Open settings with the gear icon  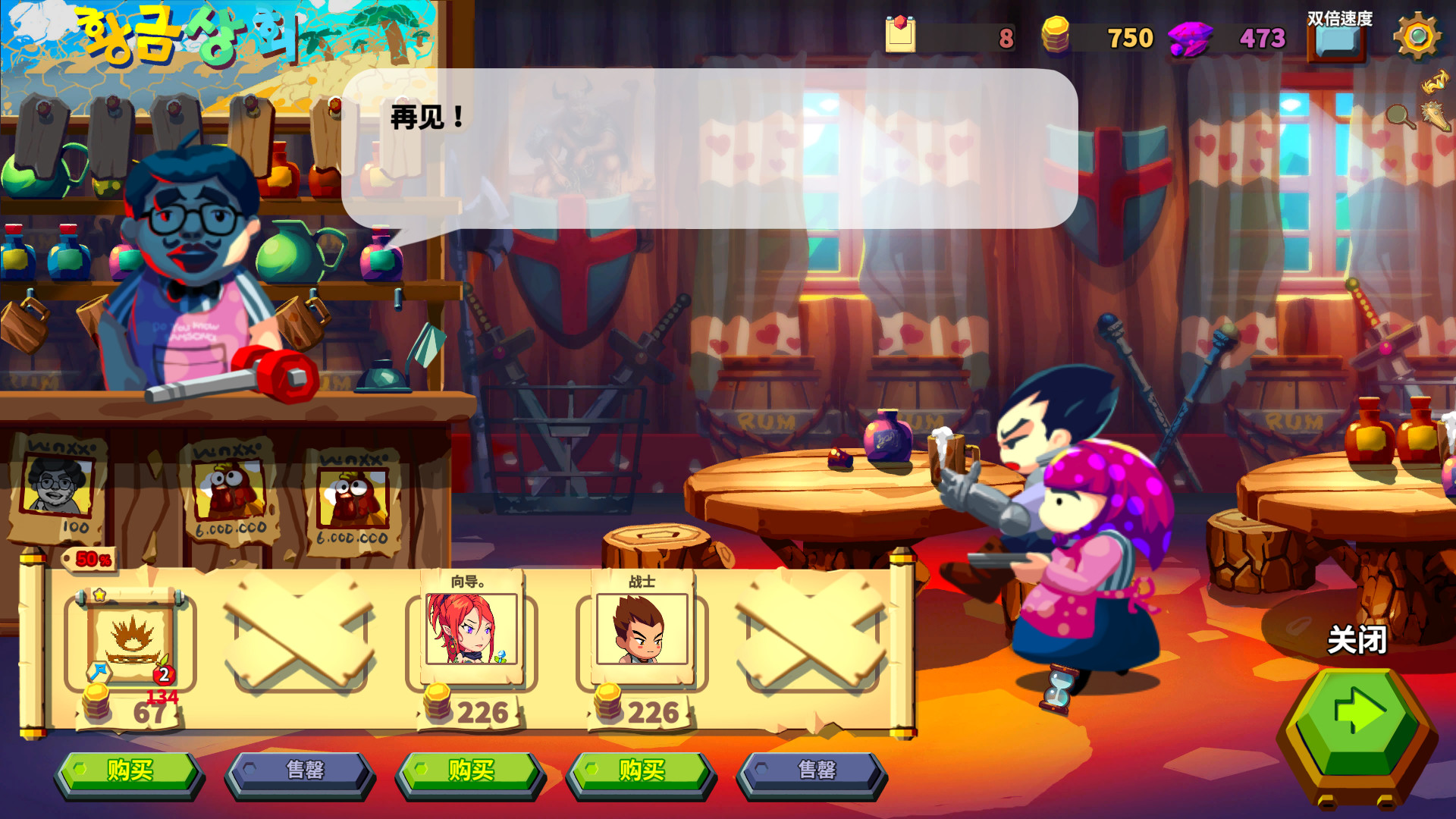1417,36
